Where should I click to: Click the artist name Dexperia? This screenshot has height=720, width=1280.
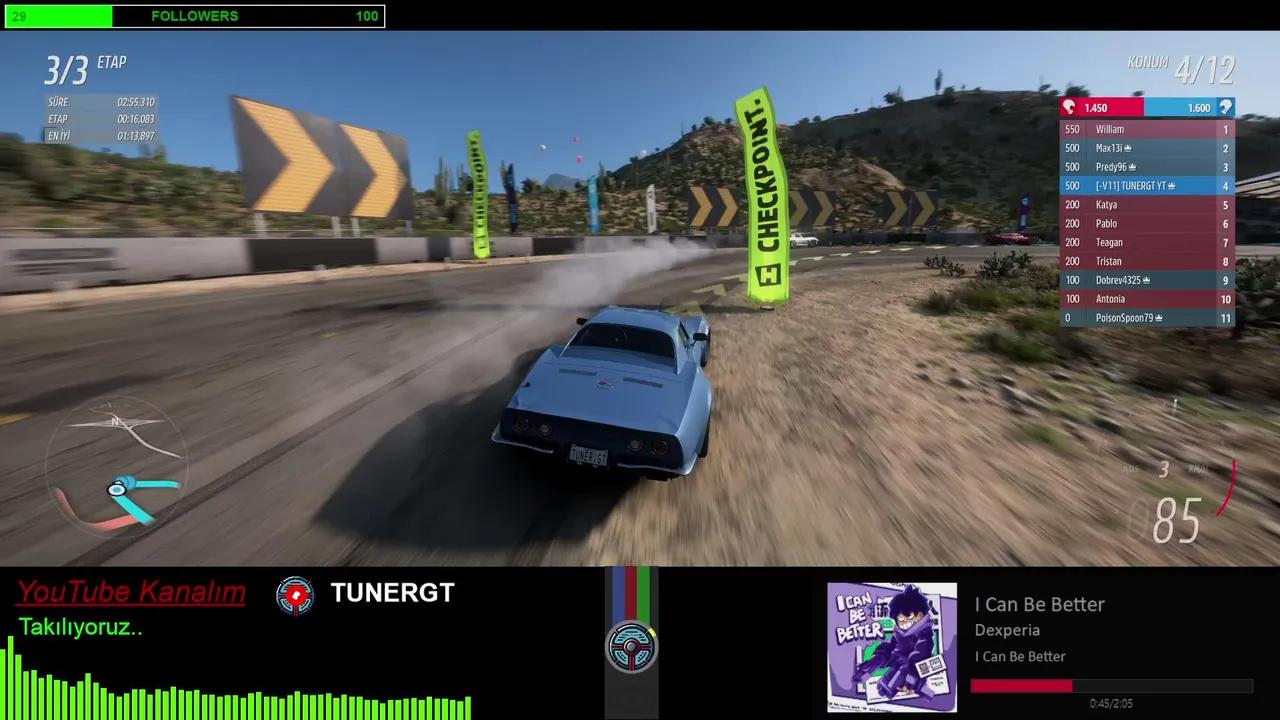[1007, 630]
